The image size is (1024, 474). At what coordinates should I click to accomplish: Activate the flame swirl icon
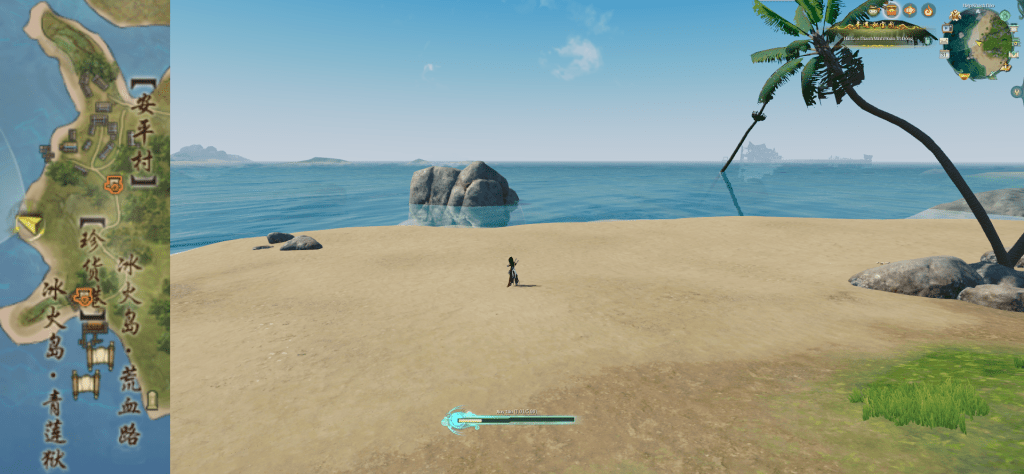[928, 11]
